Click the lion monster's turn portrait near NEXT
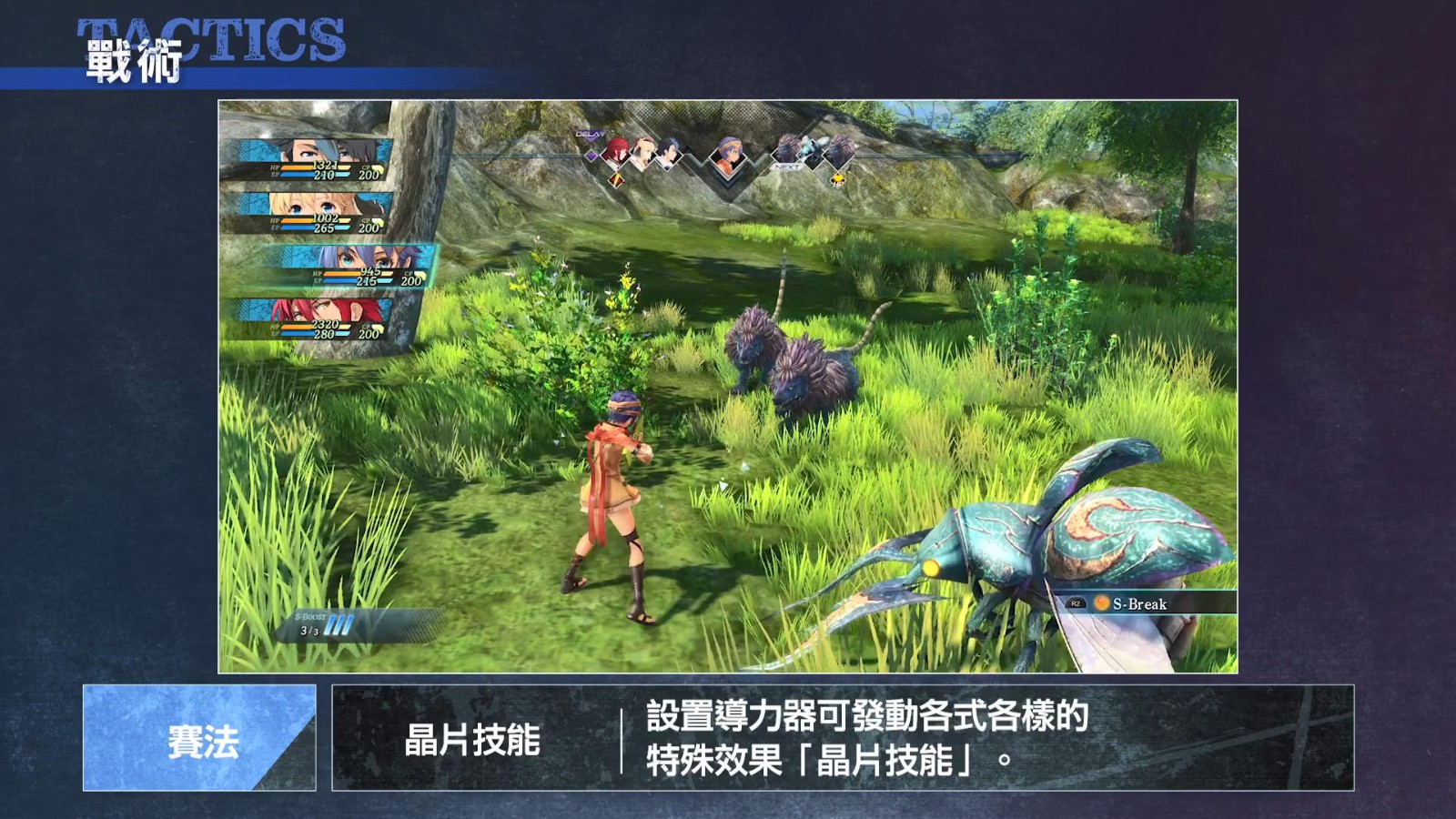 [x=786, y=149]
